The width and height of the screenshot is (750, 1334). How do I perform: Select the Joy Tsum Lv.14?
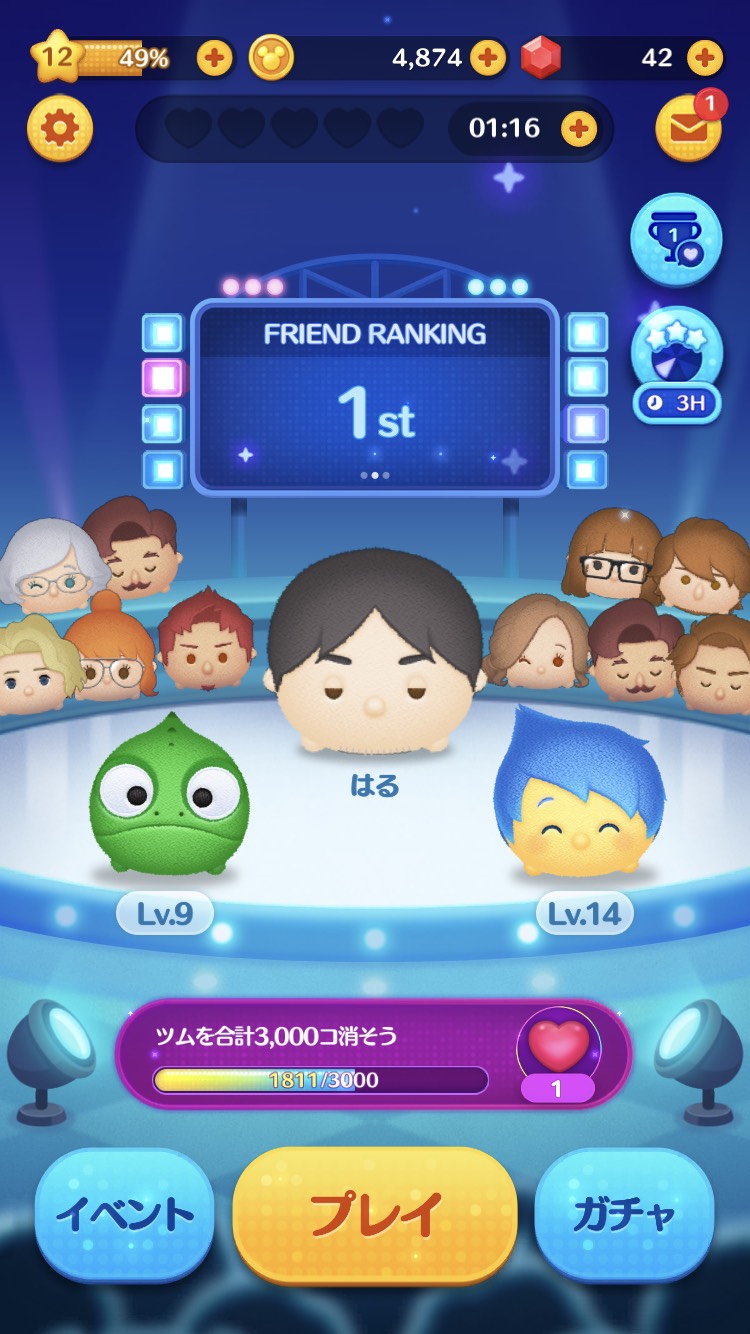click(580, 795)
